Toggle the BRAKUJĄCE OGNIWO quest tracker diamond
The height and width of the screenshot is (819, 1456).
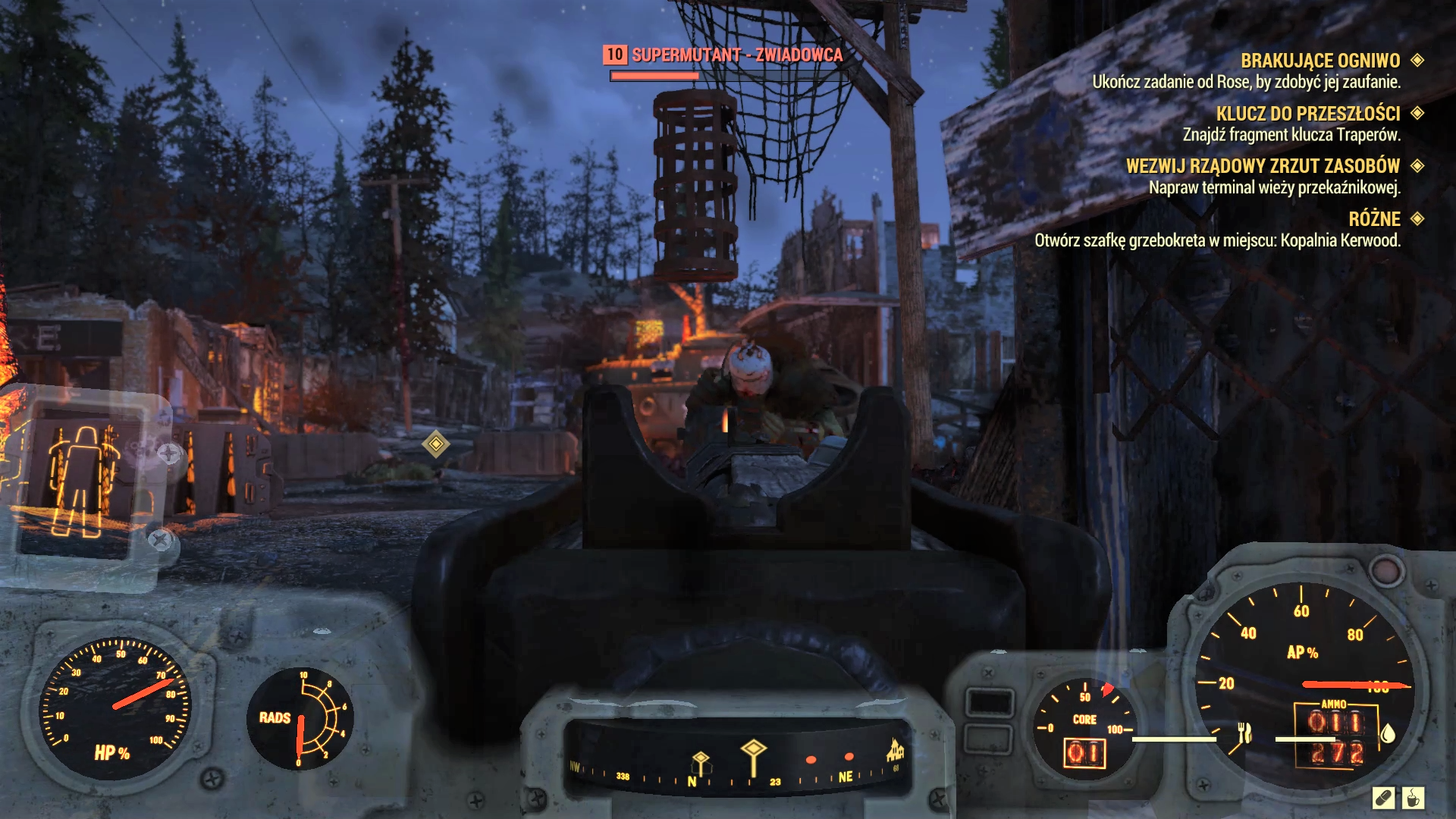pyautogui.click(x=1416, y=61)
